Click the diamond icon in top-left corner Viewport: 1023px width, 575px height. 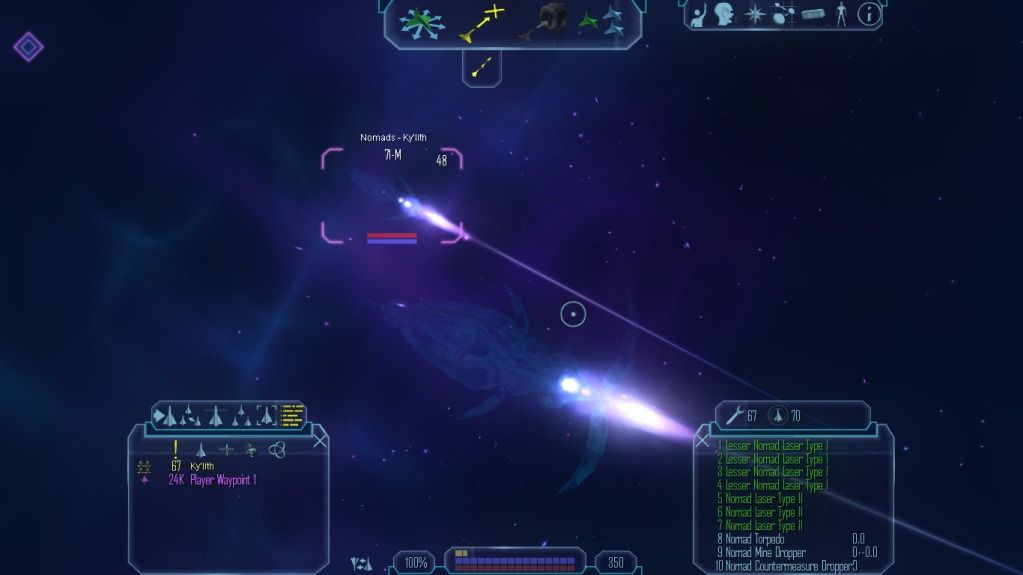[x=28, y=46]
